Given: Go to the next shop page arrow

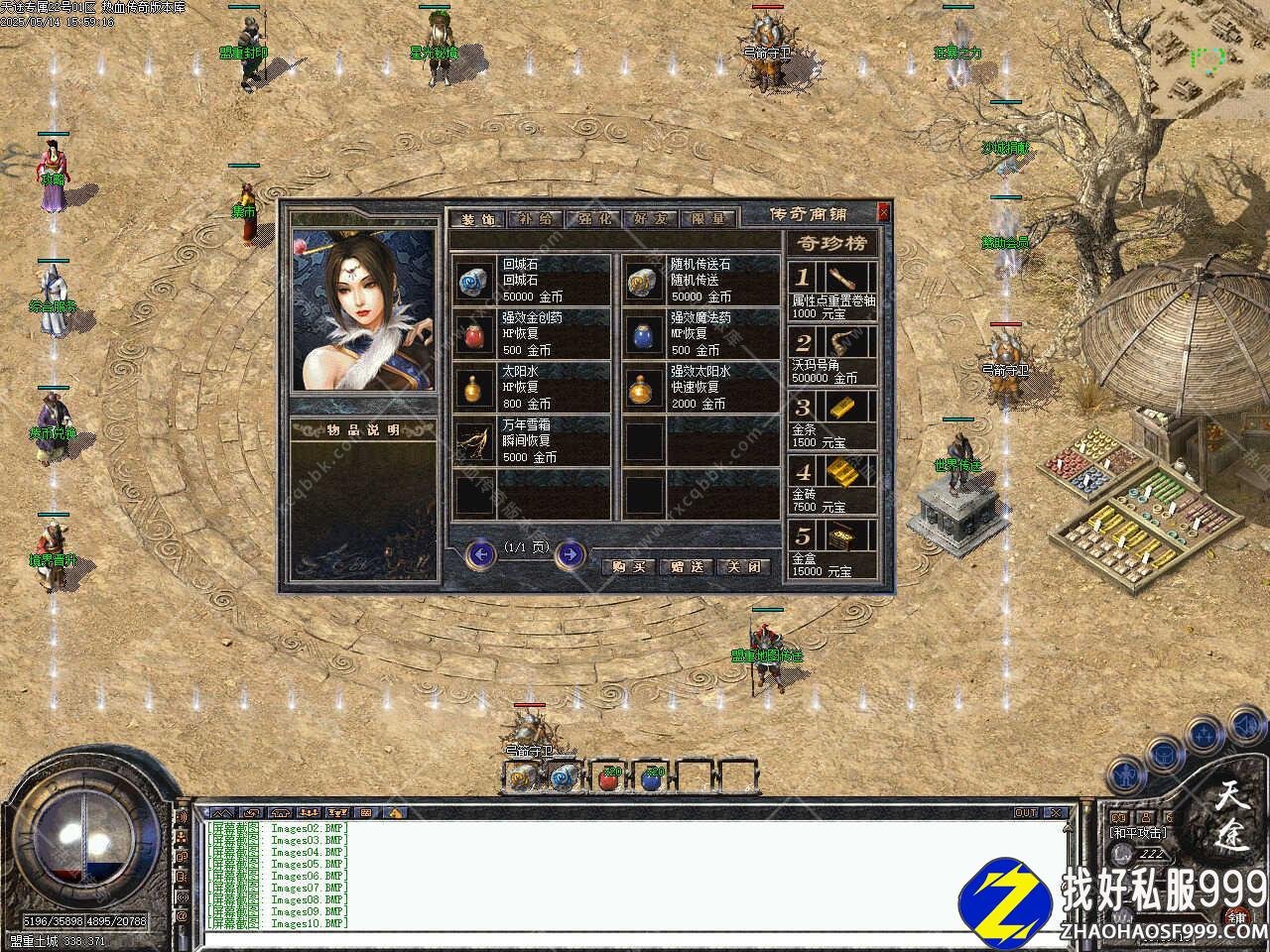Looking at the screenshot, I should 570,554.
